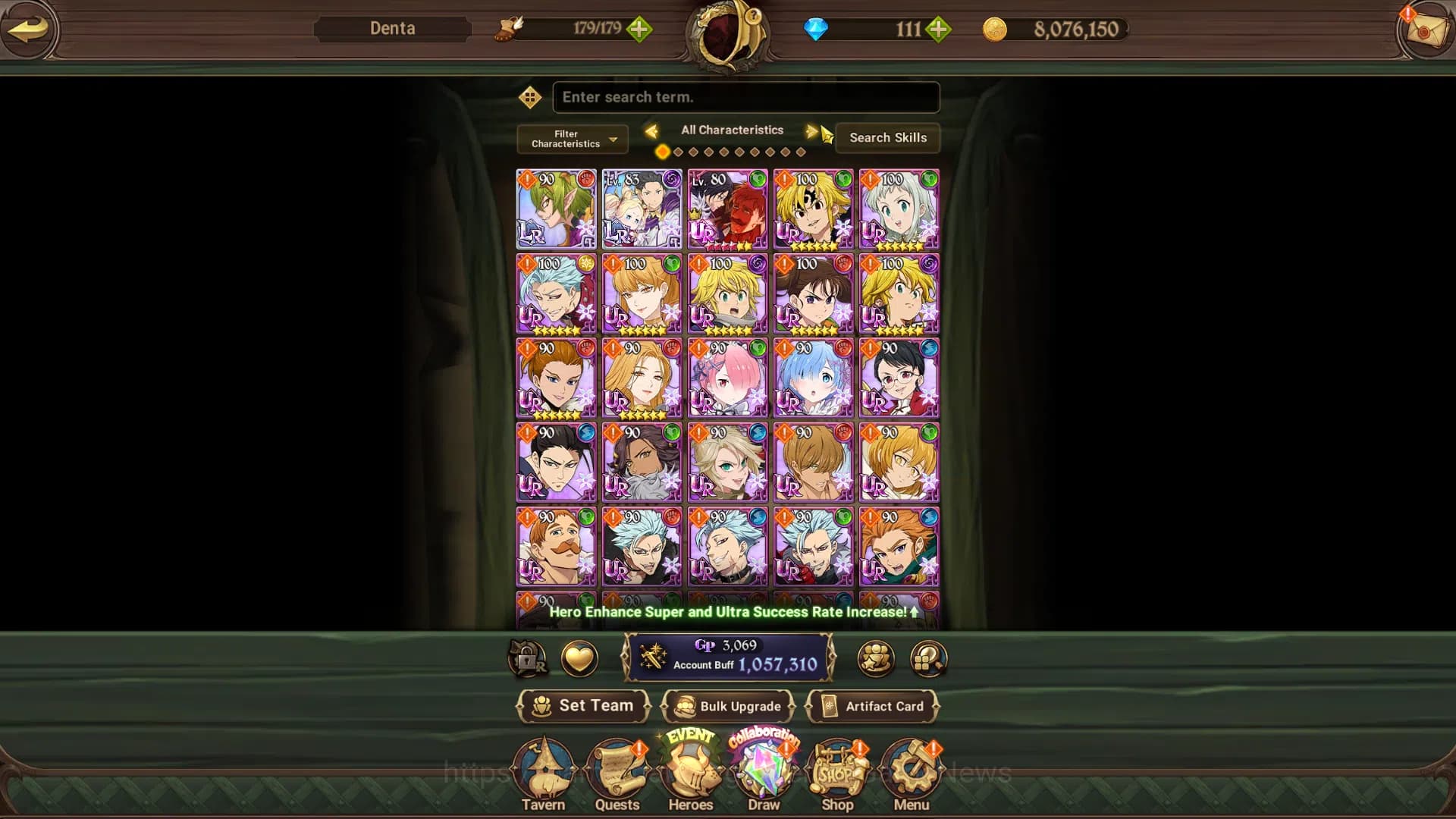Click the Enter search term field
The height and width of the screenshot is (819, 1456).
pos(745,97)
